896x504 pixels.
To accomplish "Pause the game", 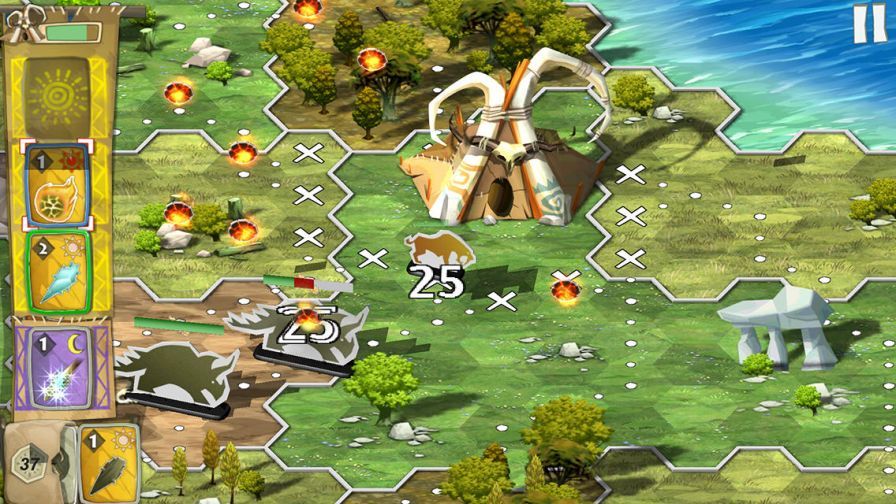I will tap(868, 24).
